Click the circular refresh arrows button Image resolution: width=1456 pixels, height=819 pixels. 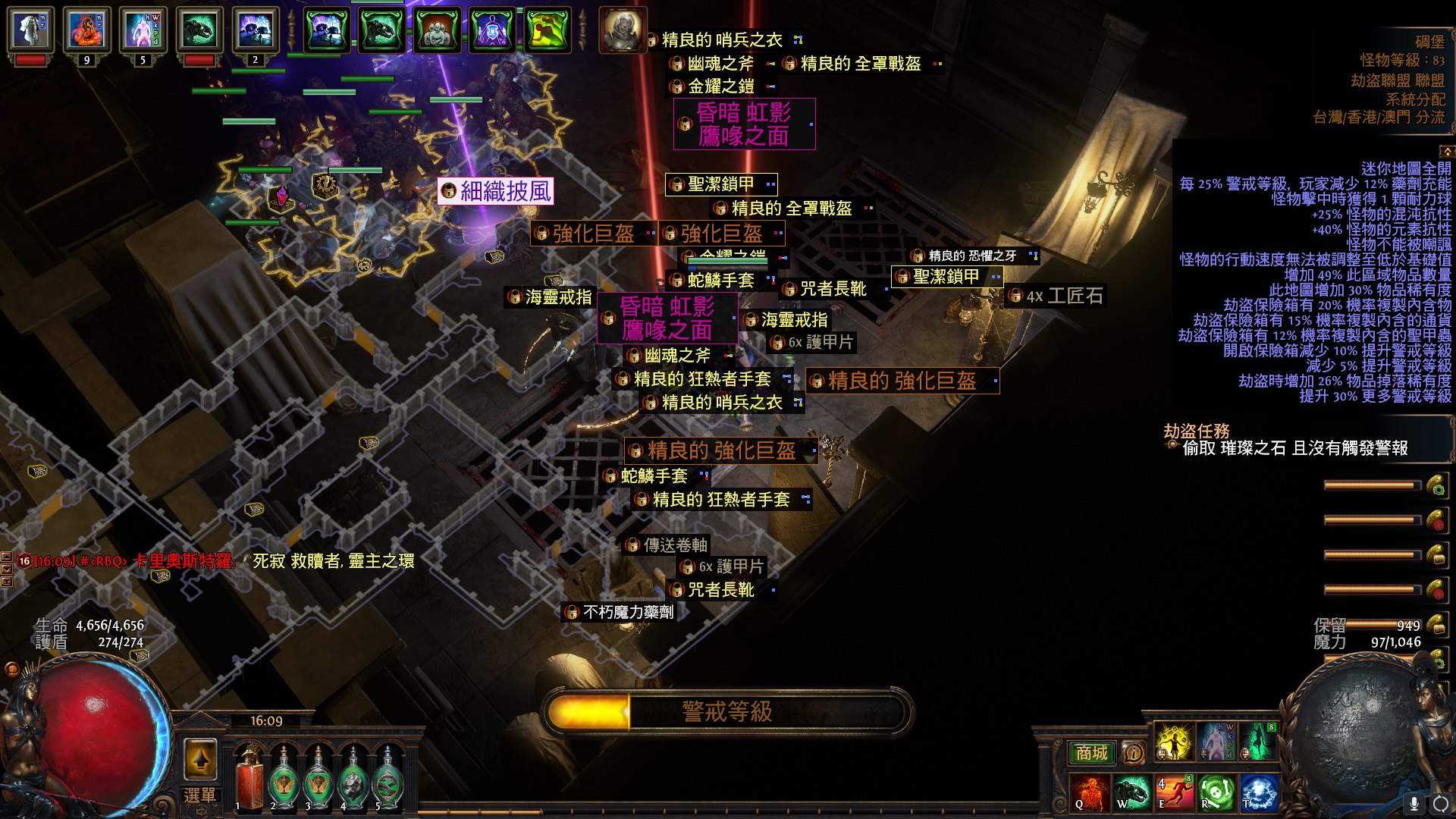[1440, 803]
